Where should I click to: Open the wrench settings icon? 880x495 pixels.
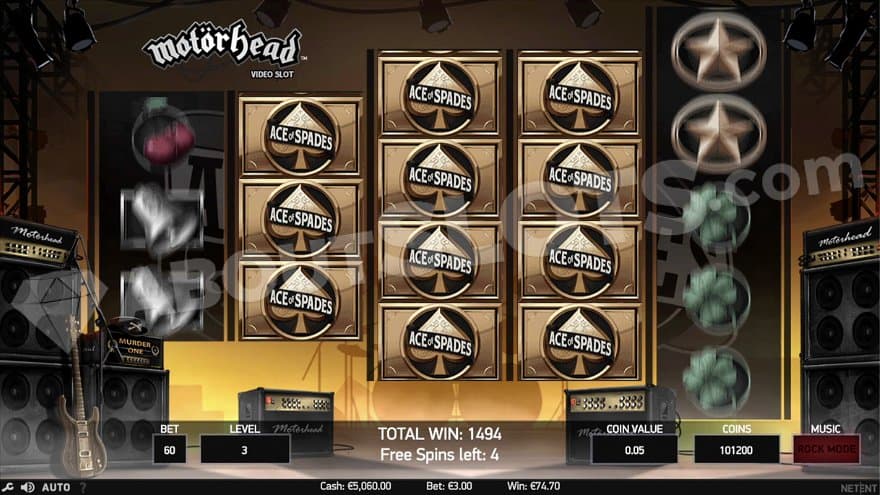(x=9, y=487)
